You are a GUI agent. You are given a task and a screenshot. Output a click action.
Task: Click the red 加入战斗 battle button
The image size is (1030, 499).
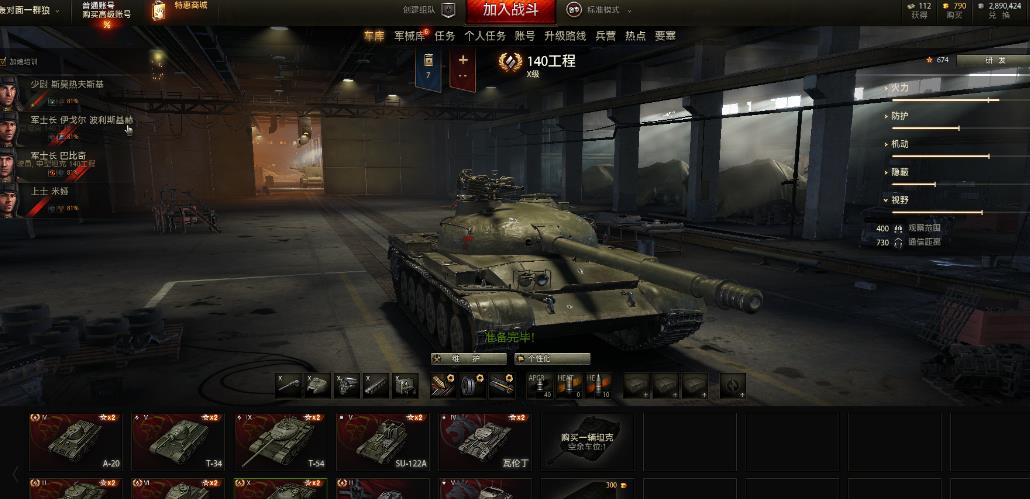click(x=517, y=10)
